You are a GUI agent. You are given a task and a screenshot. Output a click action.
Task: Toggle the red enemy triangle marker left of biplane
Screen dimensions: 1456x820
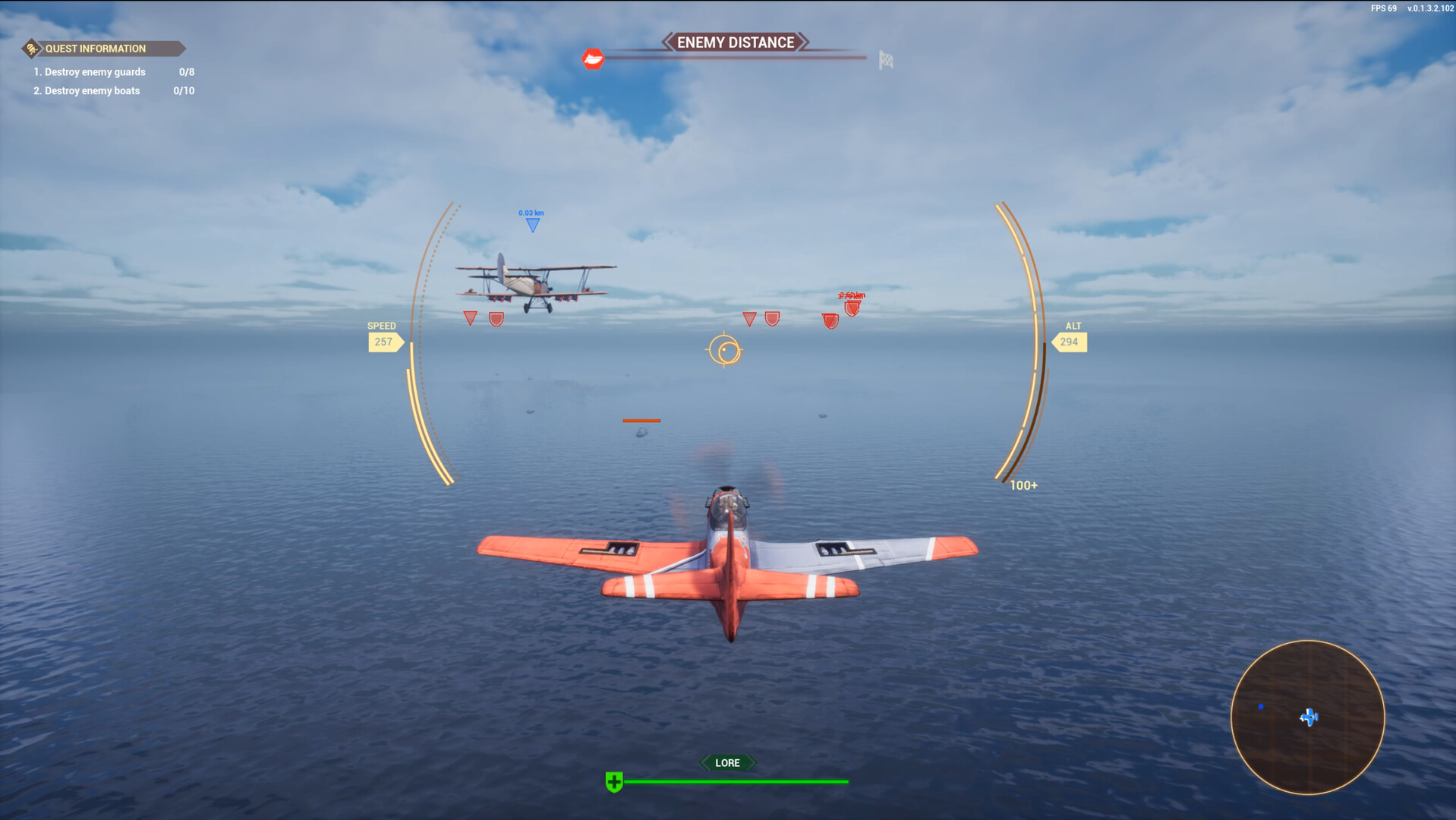point(470,317)
